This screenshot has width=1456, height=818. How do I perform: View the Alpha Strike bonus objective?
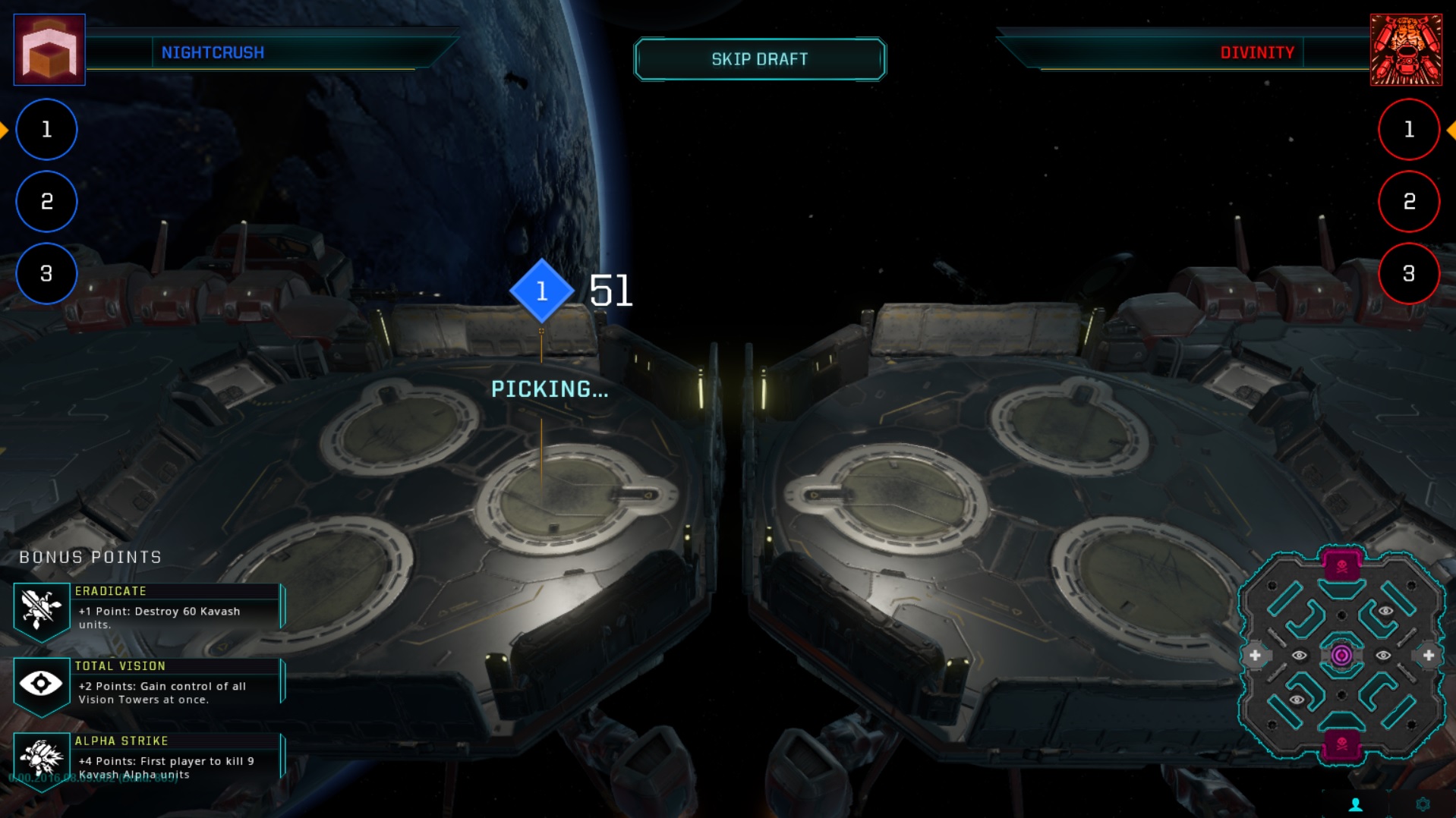pyautogui.click(x=149, y=759)
